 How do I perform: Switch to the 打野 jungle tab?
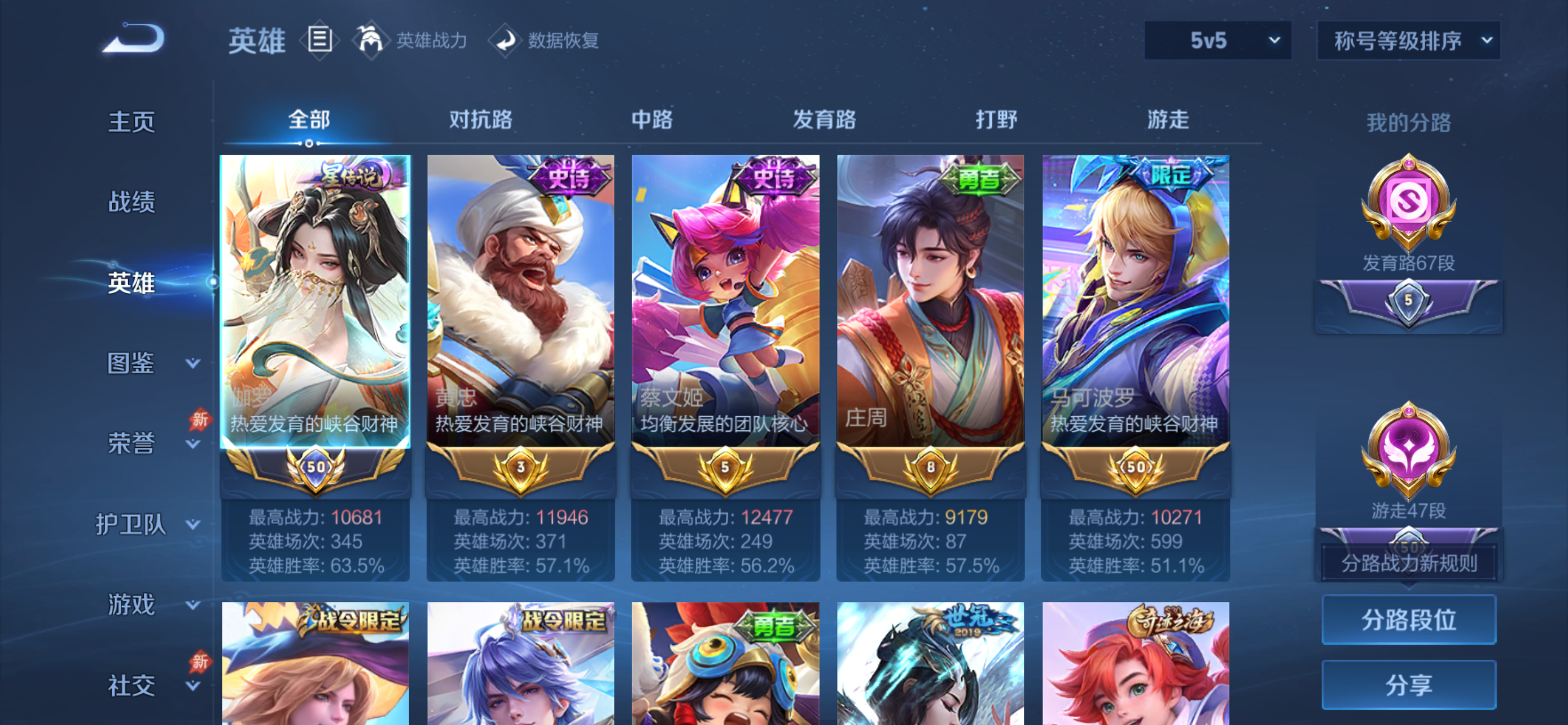(x=993, y=120)
